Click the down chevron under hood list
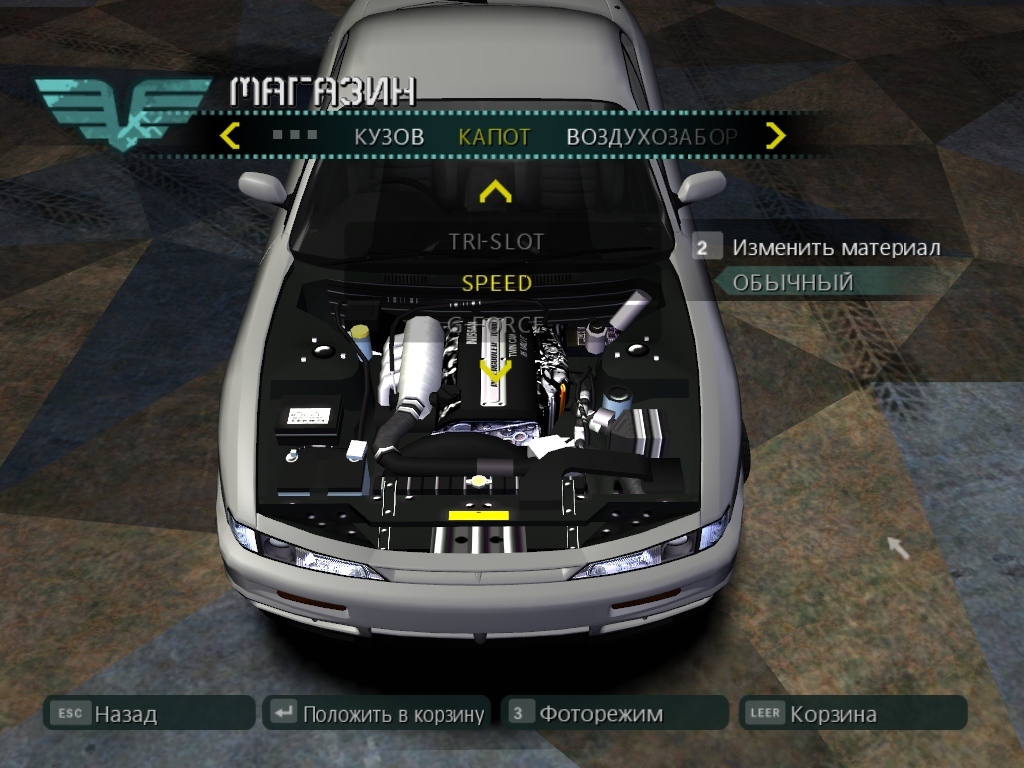This screenshot has height=768, width=1024. coord(496,368)
